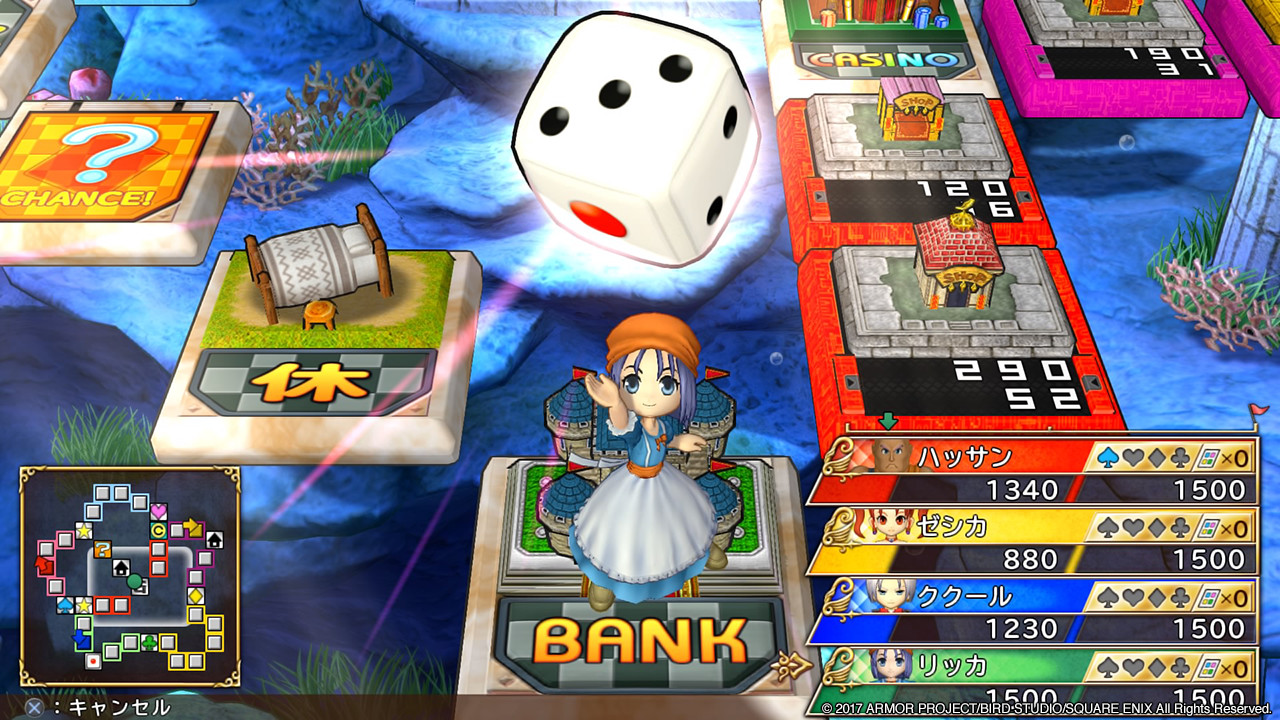The height and width of the screenshot is (720, 1280).
Task: Click the red arrow square on the minimap
Action: [44, 565]
